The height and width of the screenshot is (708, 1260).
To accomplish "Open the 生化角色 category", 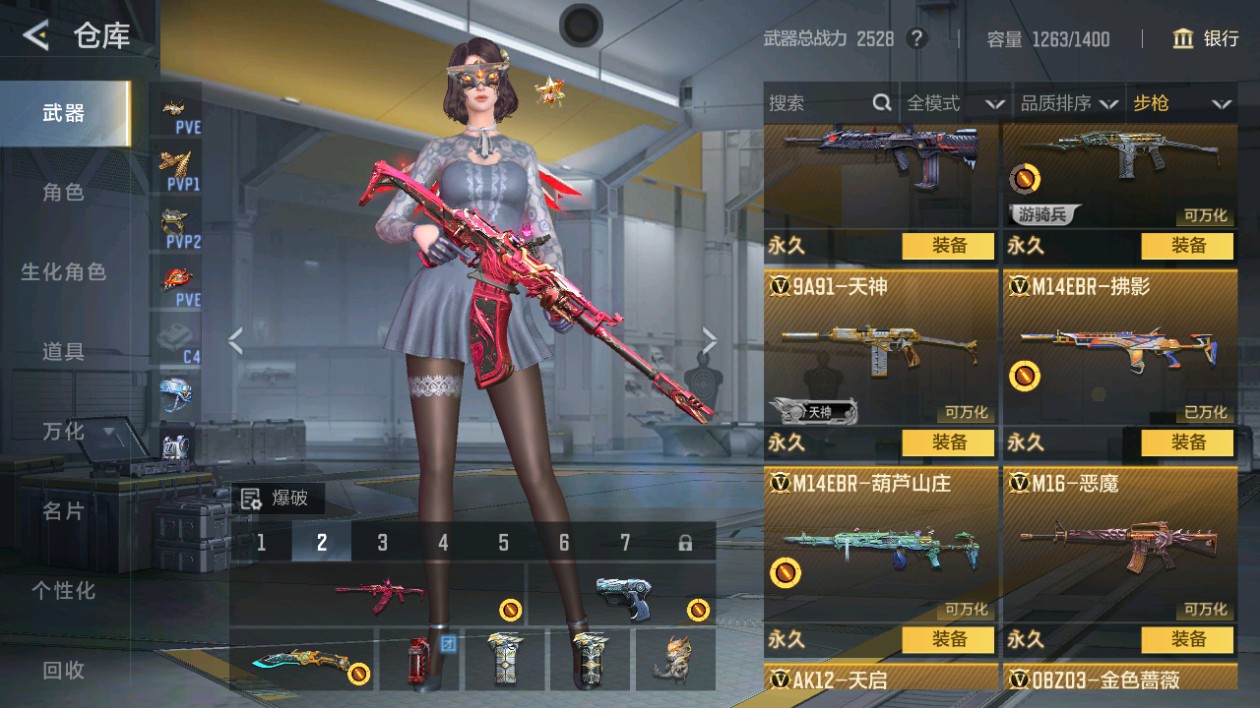I will tap(64, 271).
